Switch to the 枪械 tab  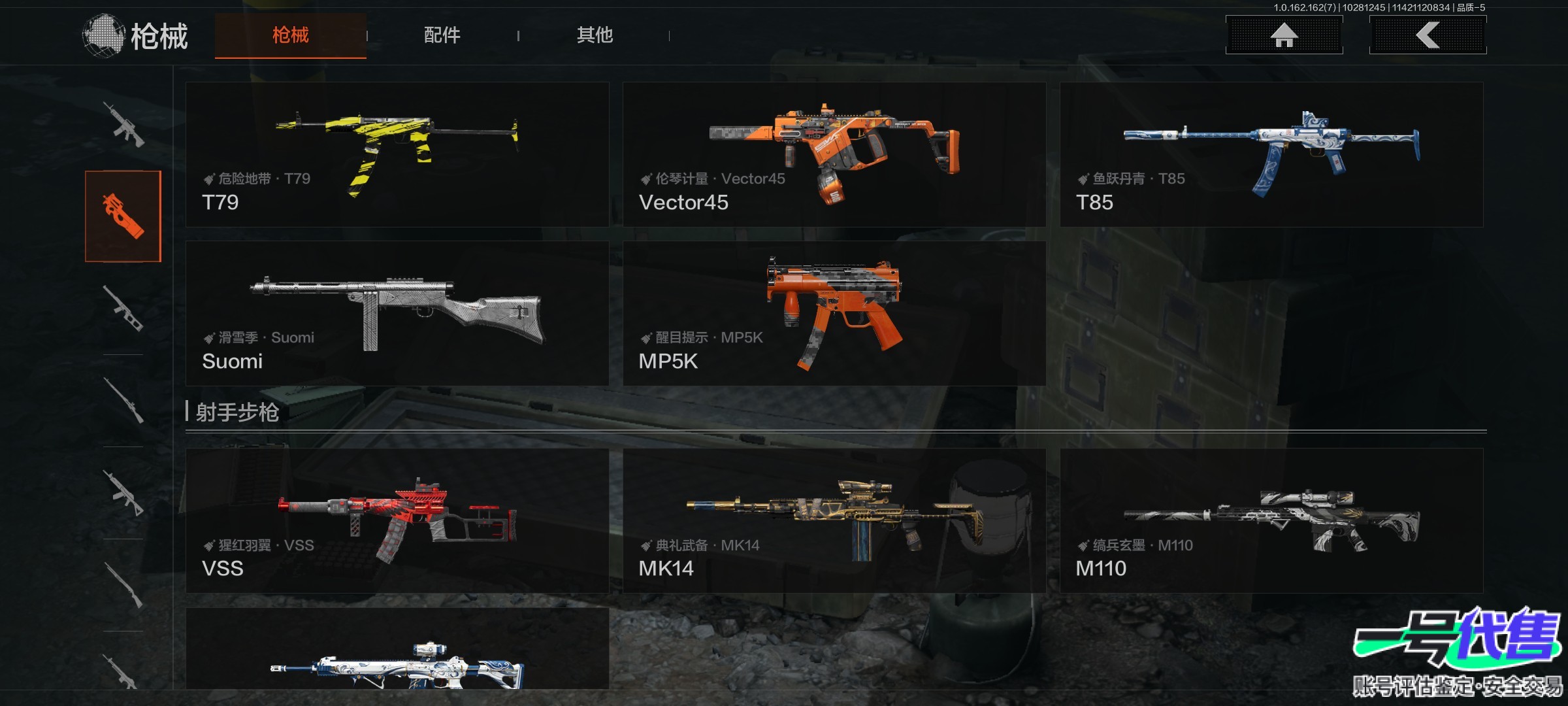click(x=290, y=35)
